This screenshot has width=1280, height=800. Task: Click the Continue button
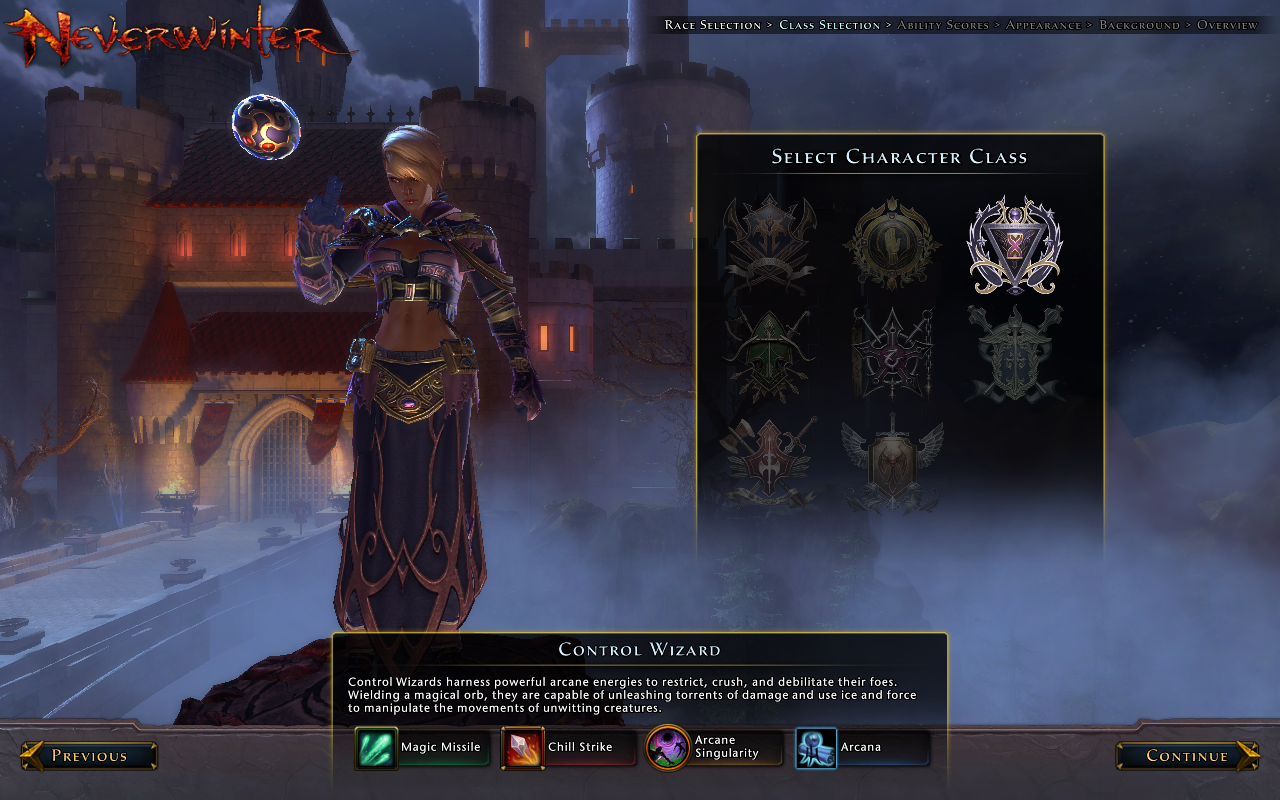[1187, 756]
